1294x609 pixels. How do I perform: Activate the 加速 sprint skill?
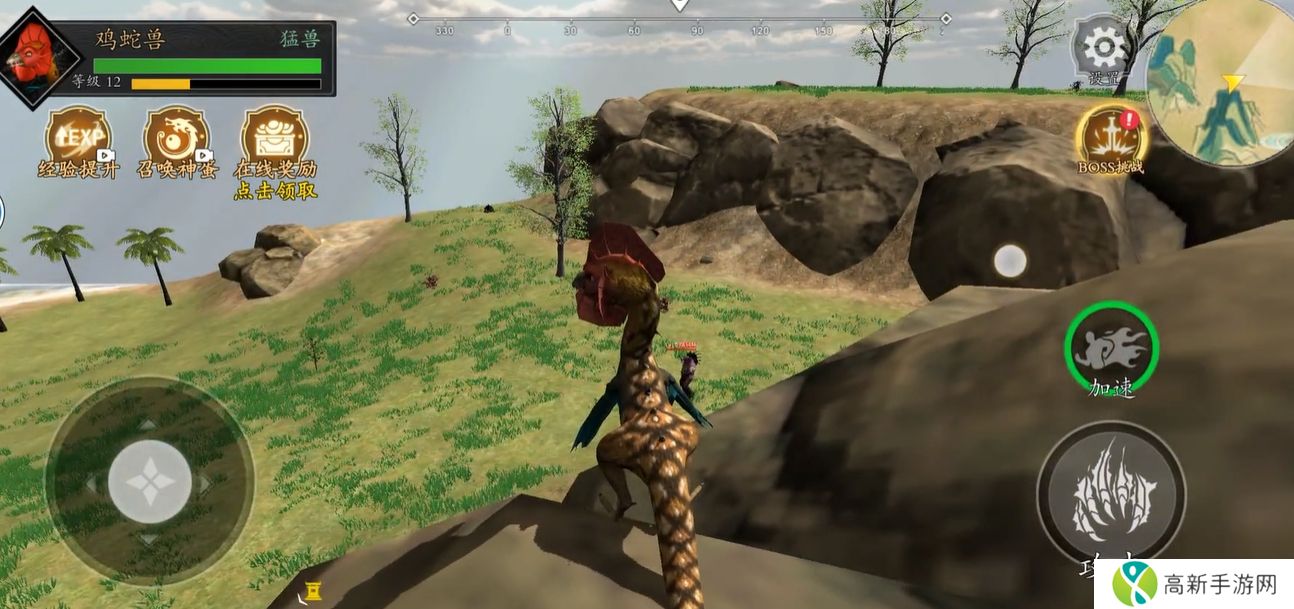(1111, 348)
